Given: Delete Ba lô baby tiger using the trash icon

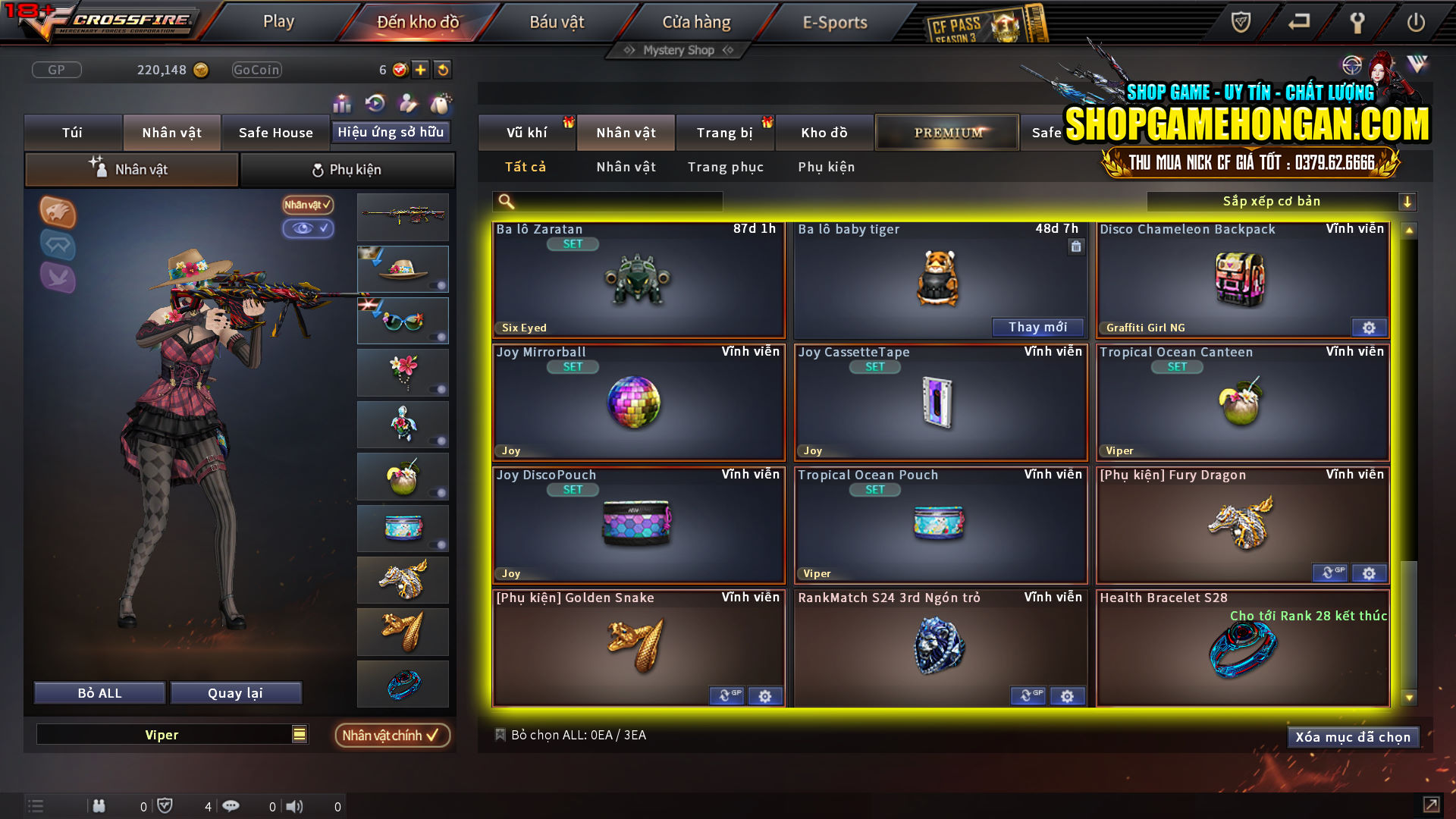Looking at the screenshot, I should pos(1076,246).
